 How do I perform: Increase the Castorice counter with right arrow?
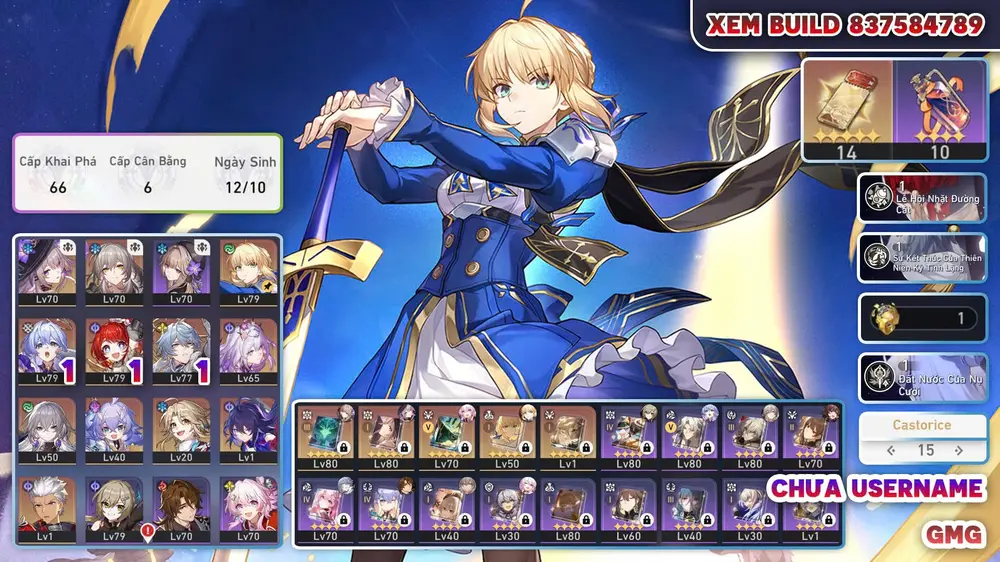pyautogui.click(x=959, y=451)
